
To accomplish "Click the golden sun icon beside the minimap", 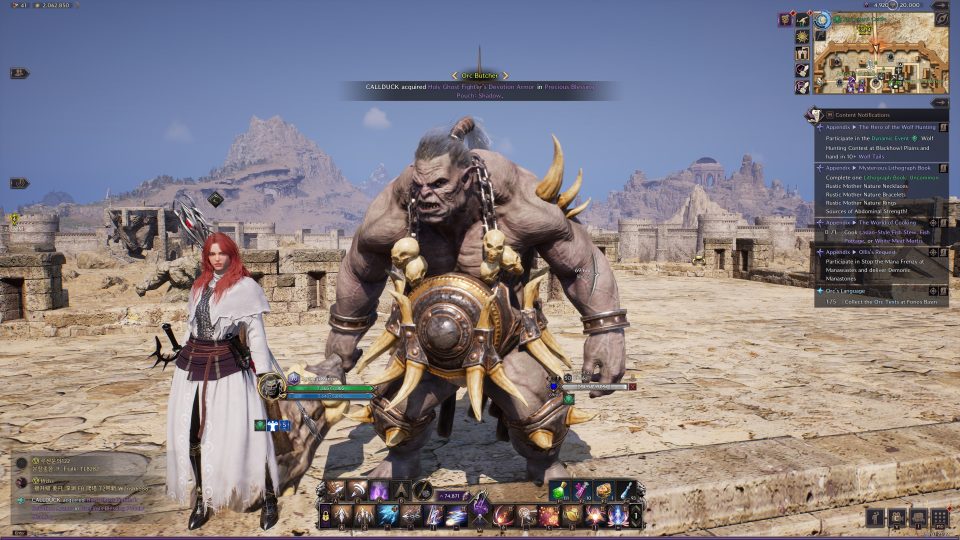I will (802, 36).
